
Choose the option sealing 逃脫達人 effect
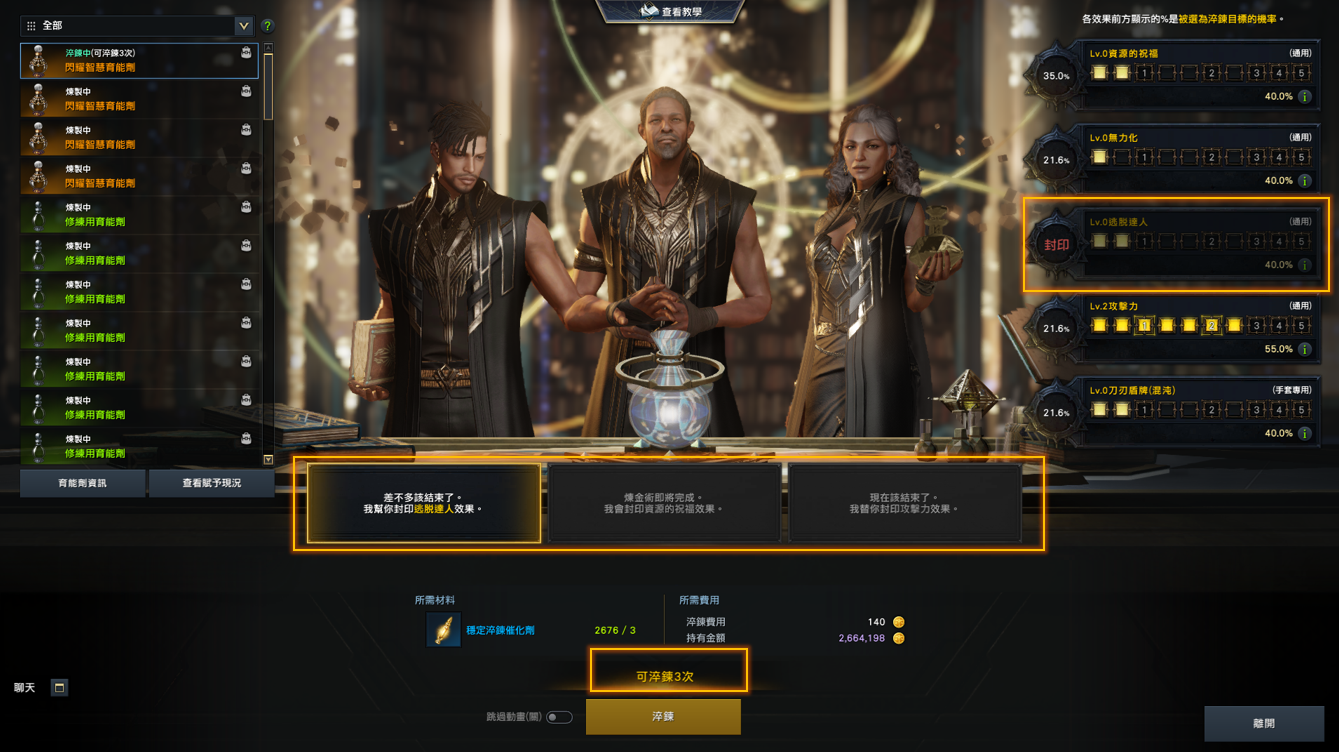pyautogui.click(x=424, y=503)
